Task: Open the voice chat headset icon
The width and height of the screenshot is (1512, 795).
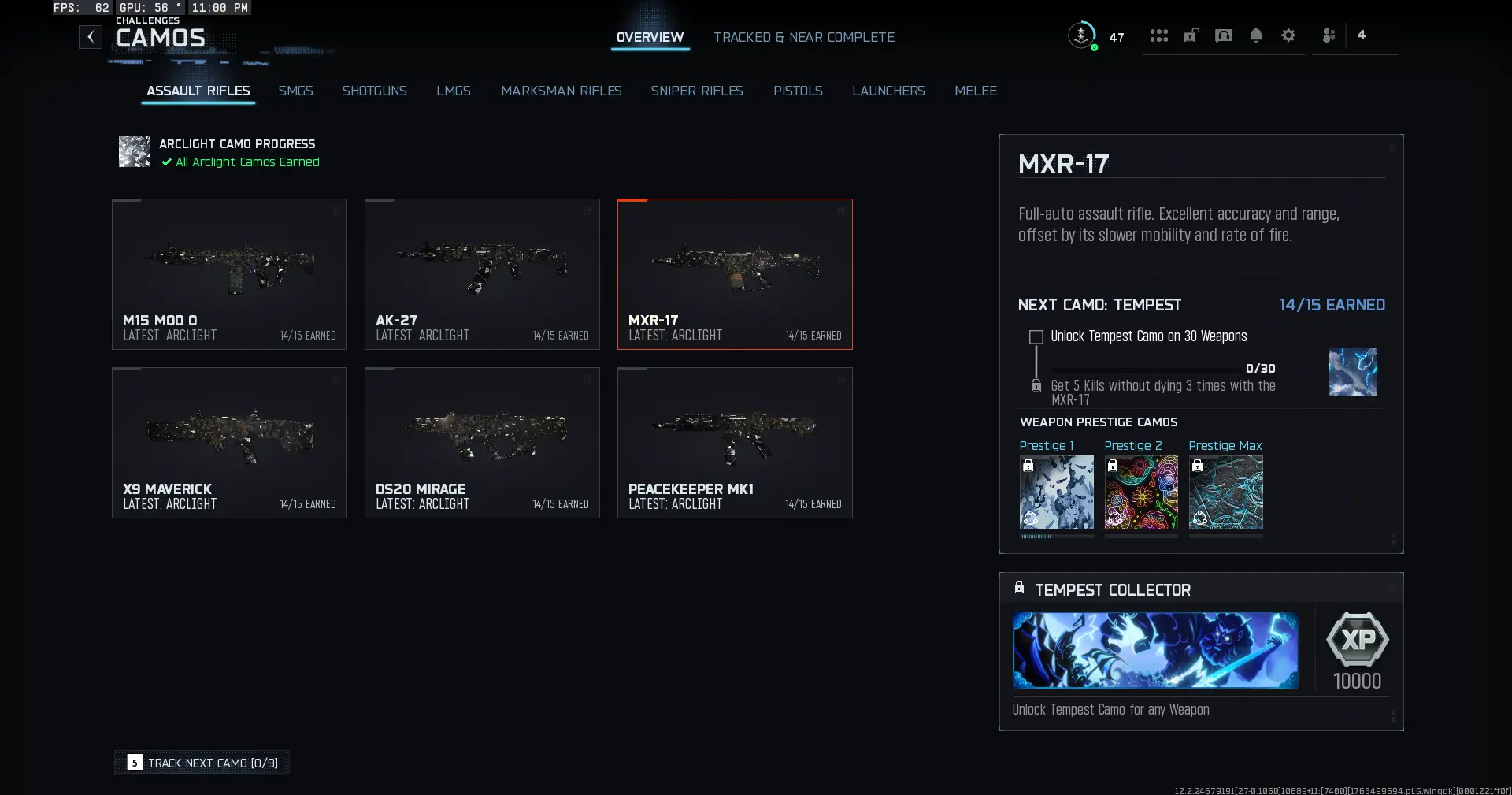Action: [x=1224, y=35]
